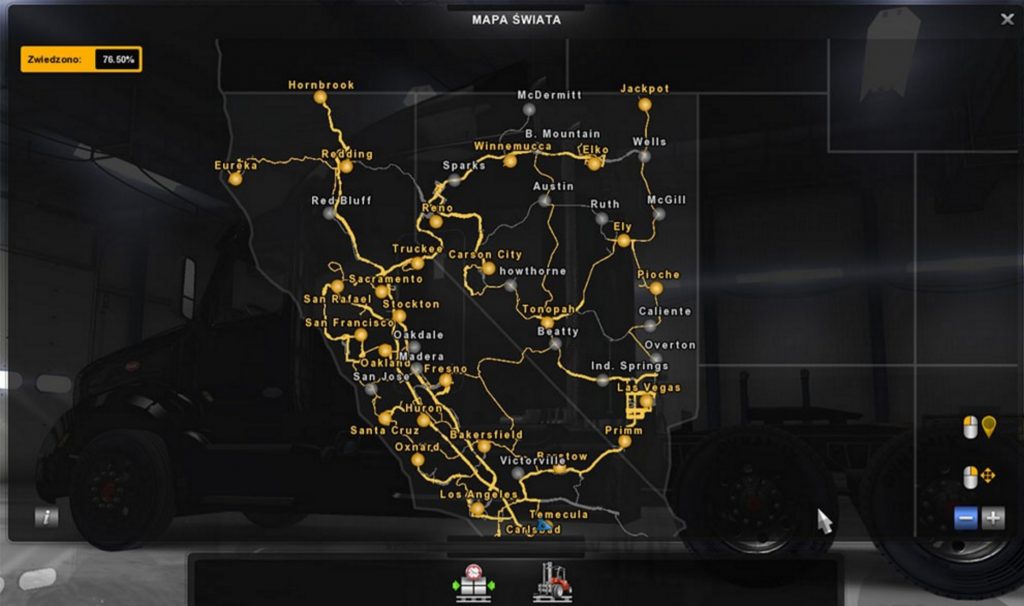Viewport: 1024px width, 606px height.
Task: Select the Redding city marker
Action: [x=346, y=167]
